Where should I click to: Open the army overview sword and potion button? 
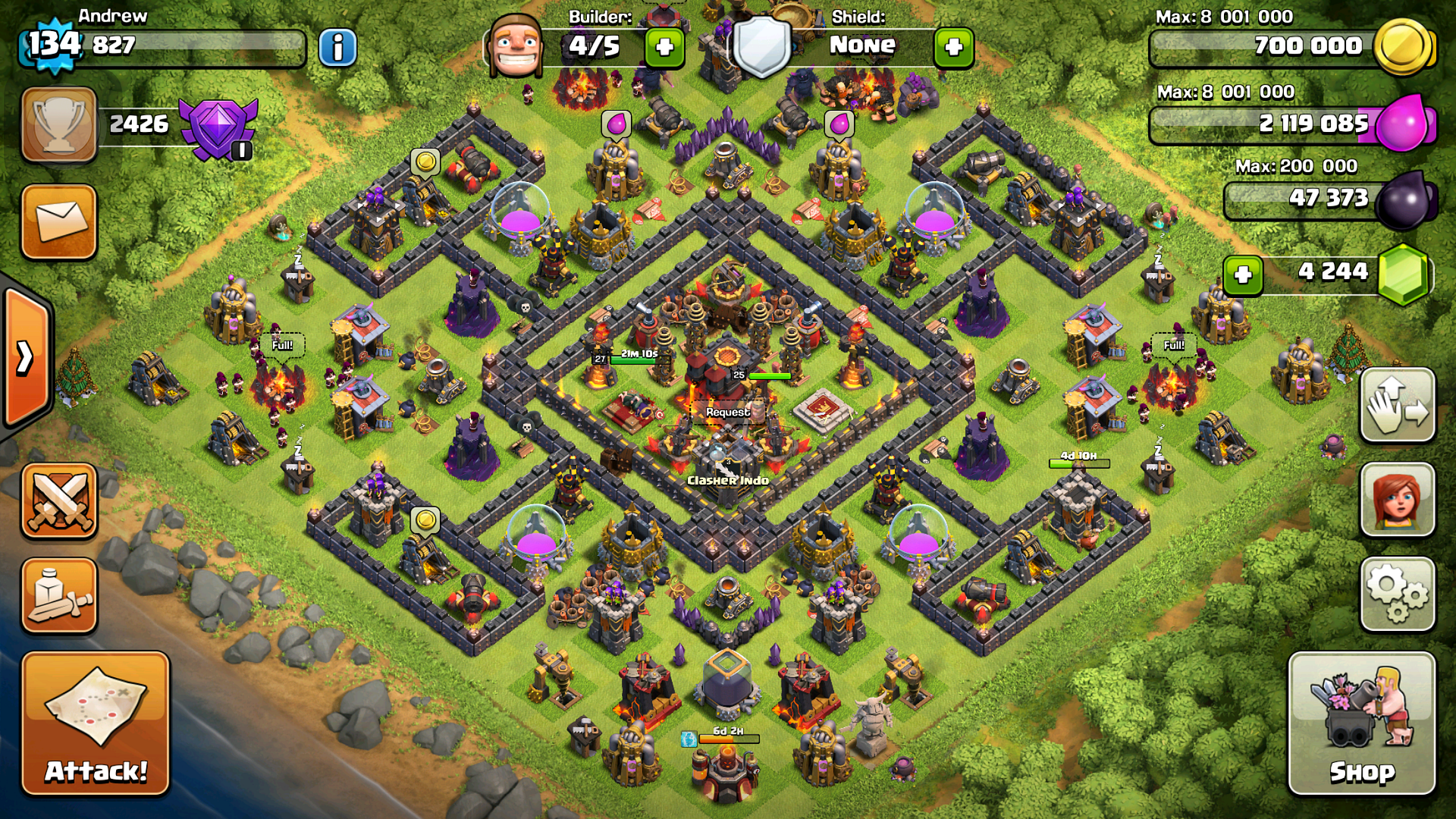[x=59, y=595]
